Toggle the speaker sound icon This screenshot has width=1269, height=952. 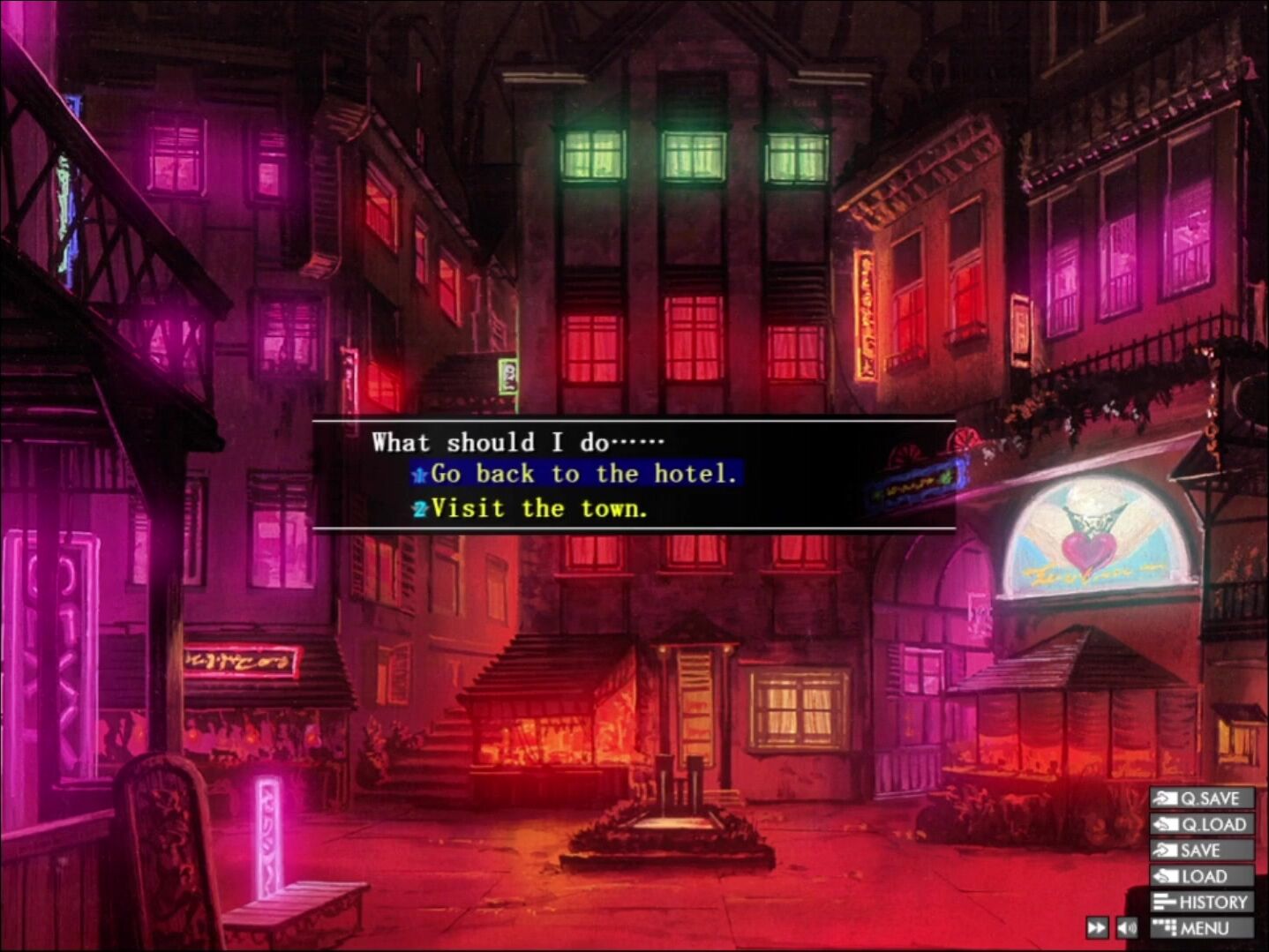[1127, 928]
